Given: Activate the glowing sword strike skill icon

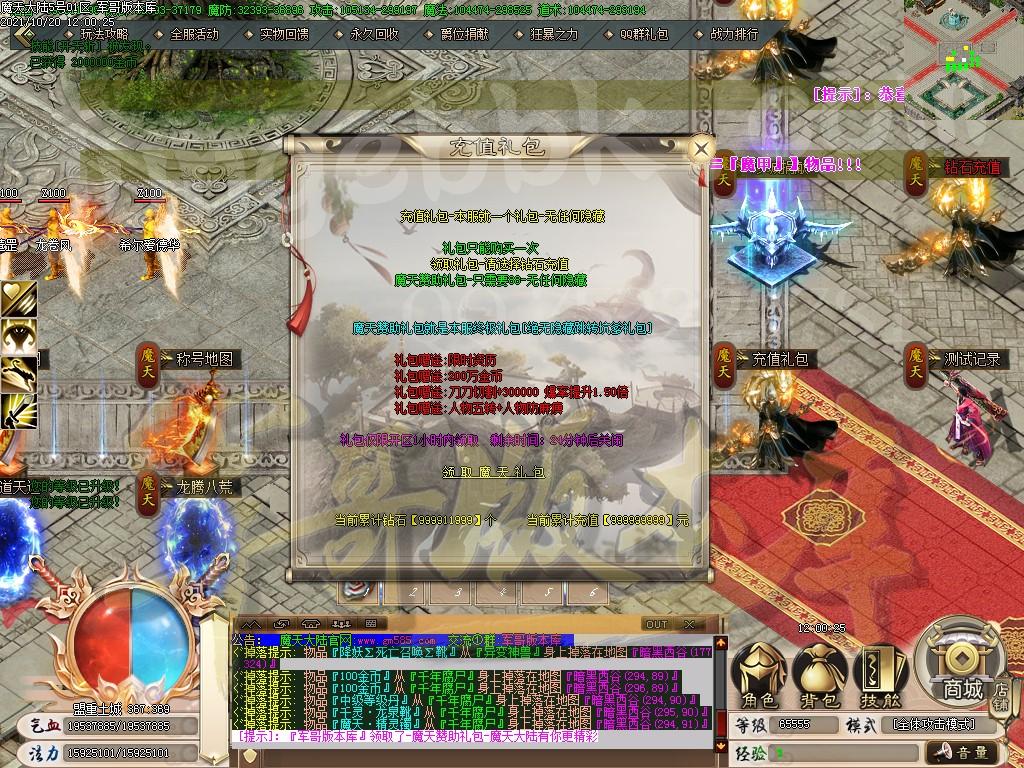Looking at the screenshot, I should (19, 408).
